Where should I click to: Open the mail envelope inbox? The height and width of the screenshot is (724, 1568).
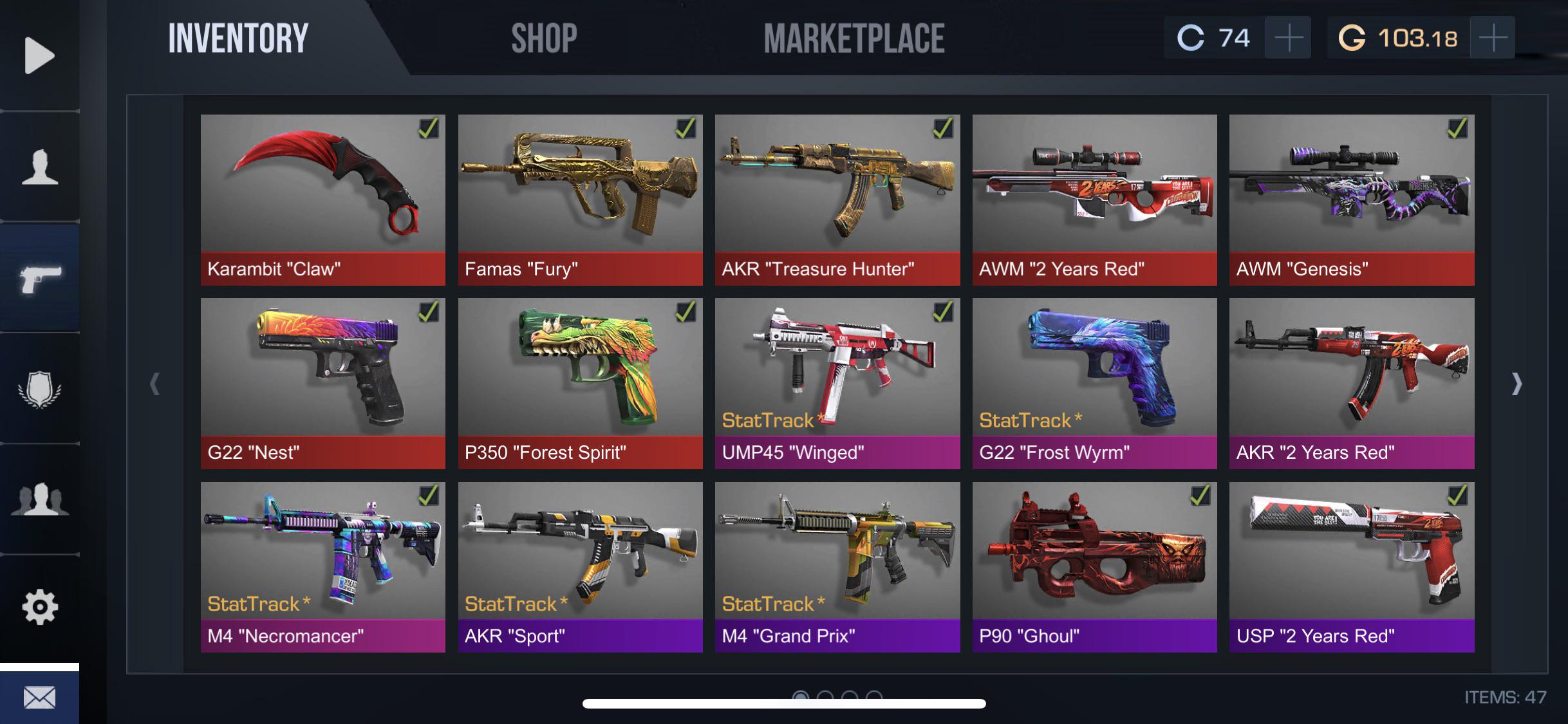pos(39,698)
